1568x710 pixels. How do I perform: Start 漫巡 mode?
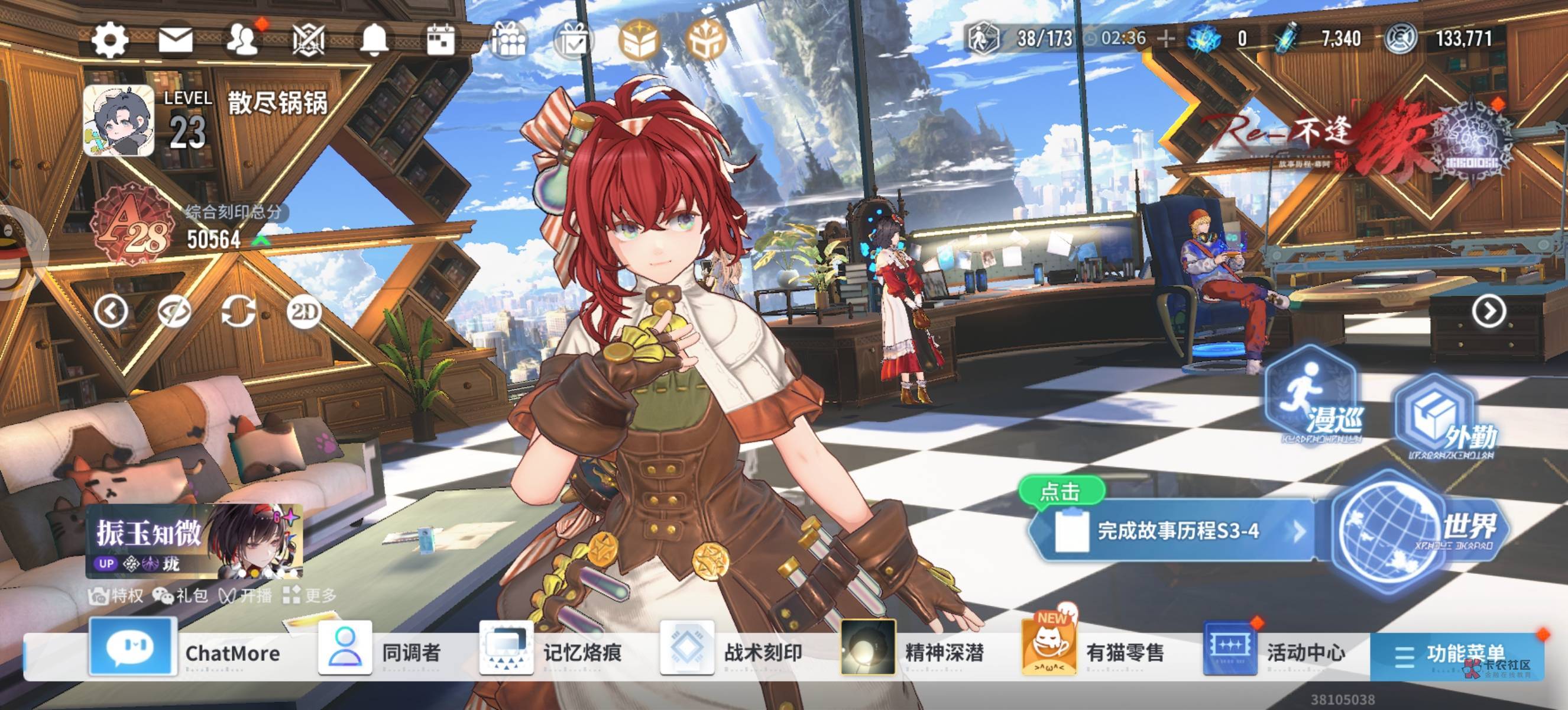[1312, 396]
